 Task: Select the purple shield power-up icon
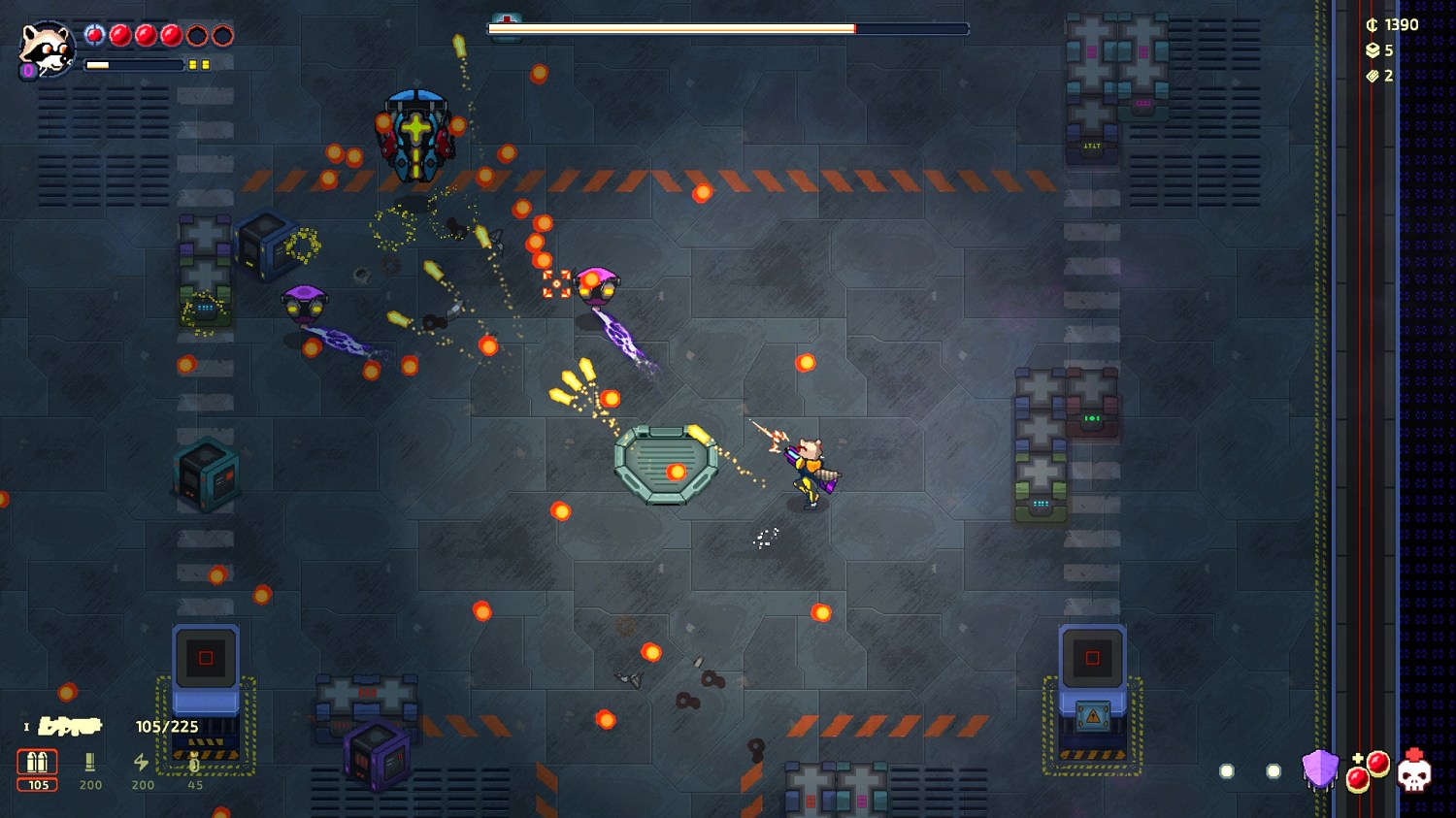tap(1321, 769)
